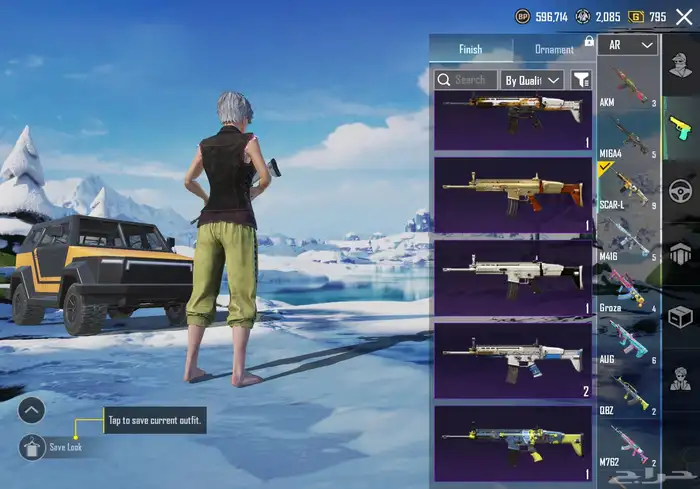Open the locked Ornament tab
Viewport: 700px width, 489px height.
(555, 49)
